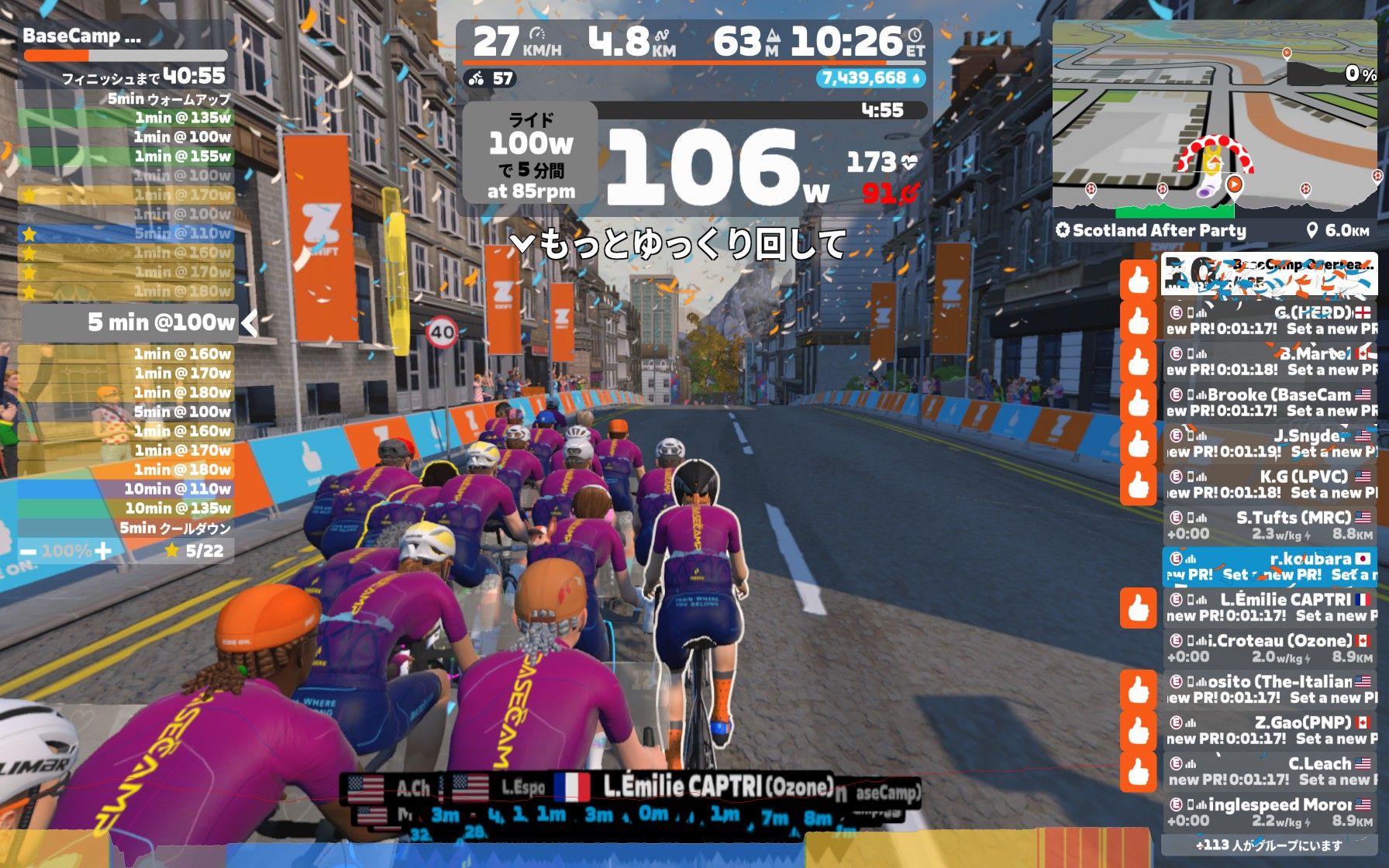Viewport: 1389px width, 868px height.
Task: Tap the thumbs-up for C.Leach
Action: click(1138, 772)
